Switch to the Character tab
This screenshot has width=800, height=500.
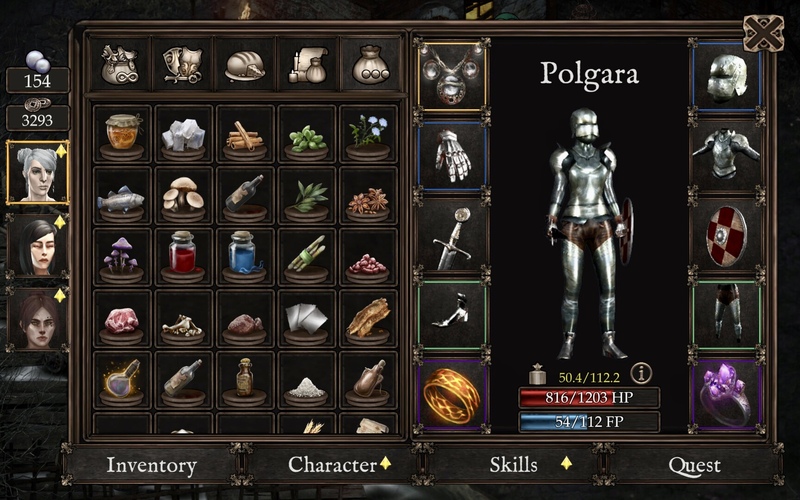tap(332, 465)
